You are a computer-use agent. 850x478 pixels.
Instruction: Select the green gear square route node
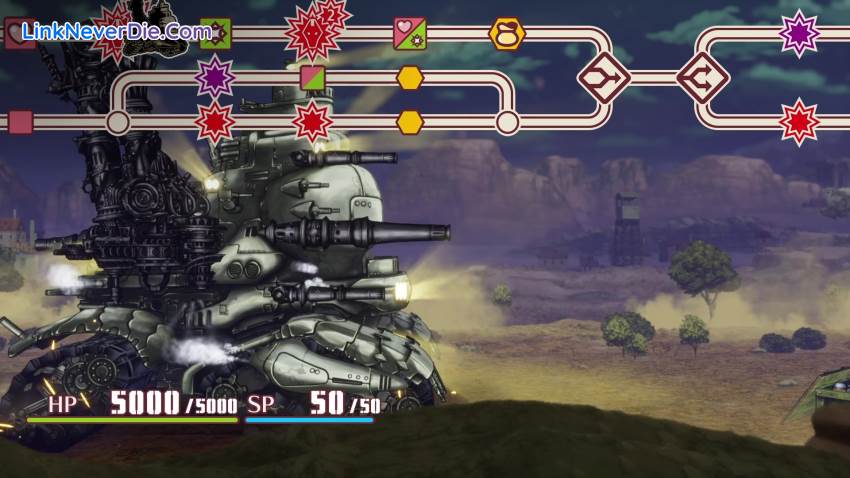click(x=215, y=33)
